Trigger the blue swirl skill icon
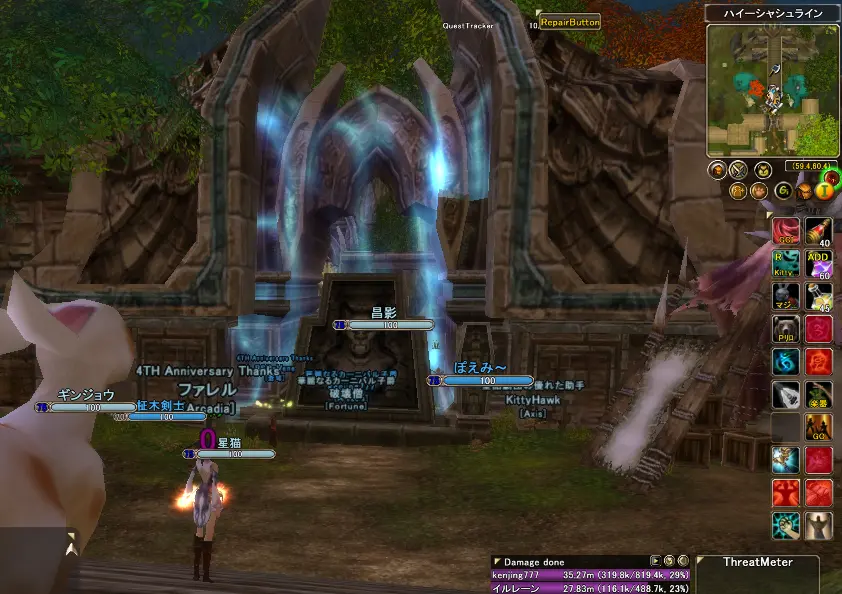 [785, 361]
